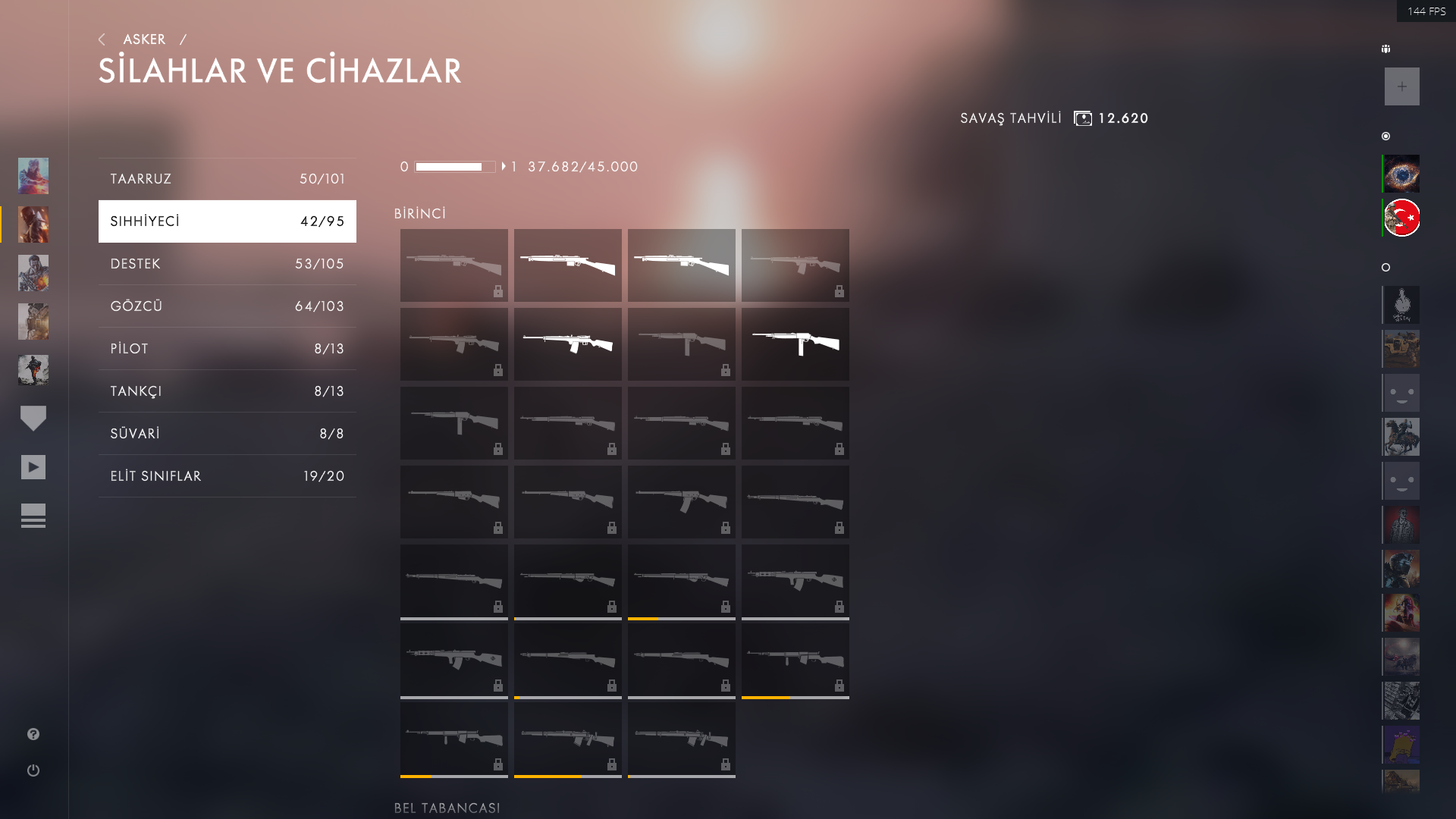Image resolution: width=1456 pixels, height=819 pixels.
Task: Open the help question mark icon
Action: 33,734
